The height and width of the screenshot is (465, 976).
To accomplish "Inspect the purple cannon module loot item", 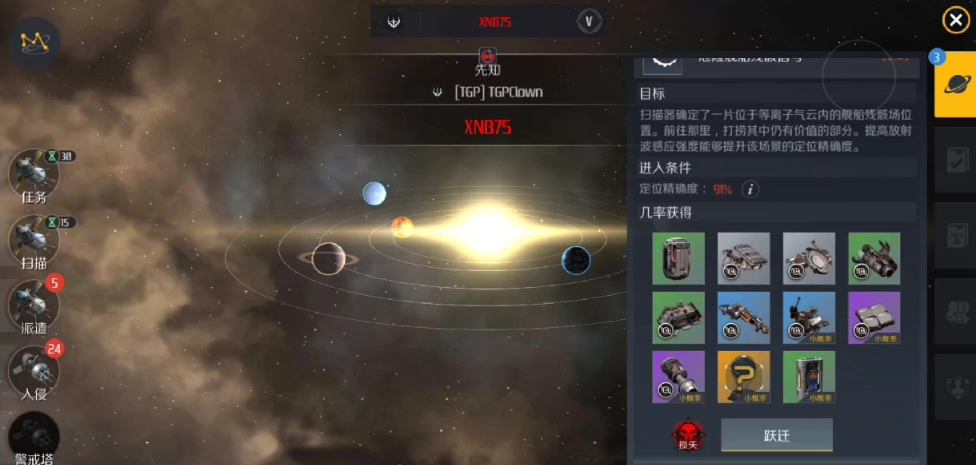I will 678,376.
